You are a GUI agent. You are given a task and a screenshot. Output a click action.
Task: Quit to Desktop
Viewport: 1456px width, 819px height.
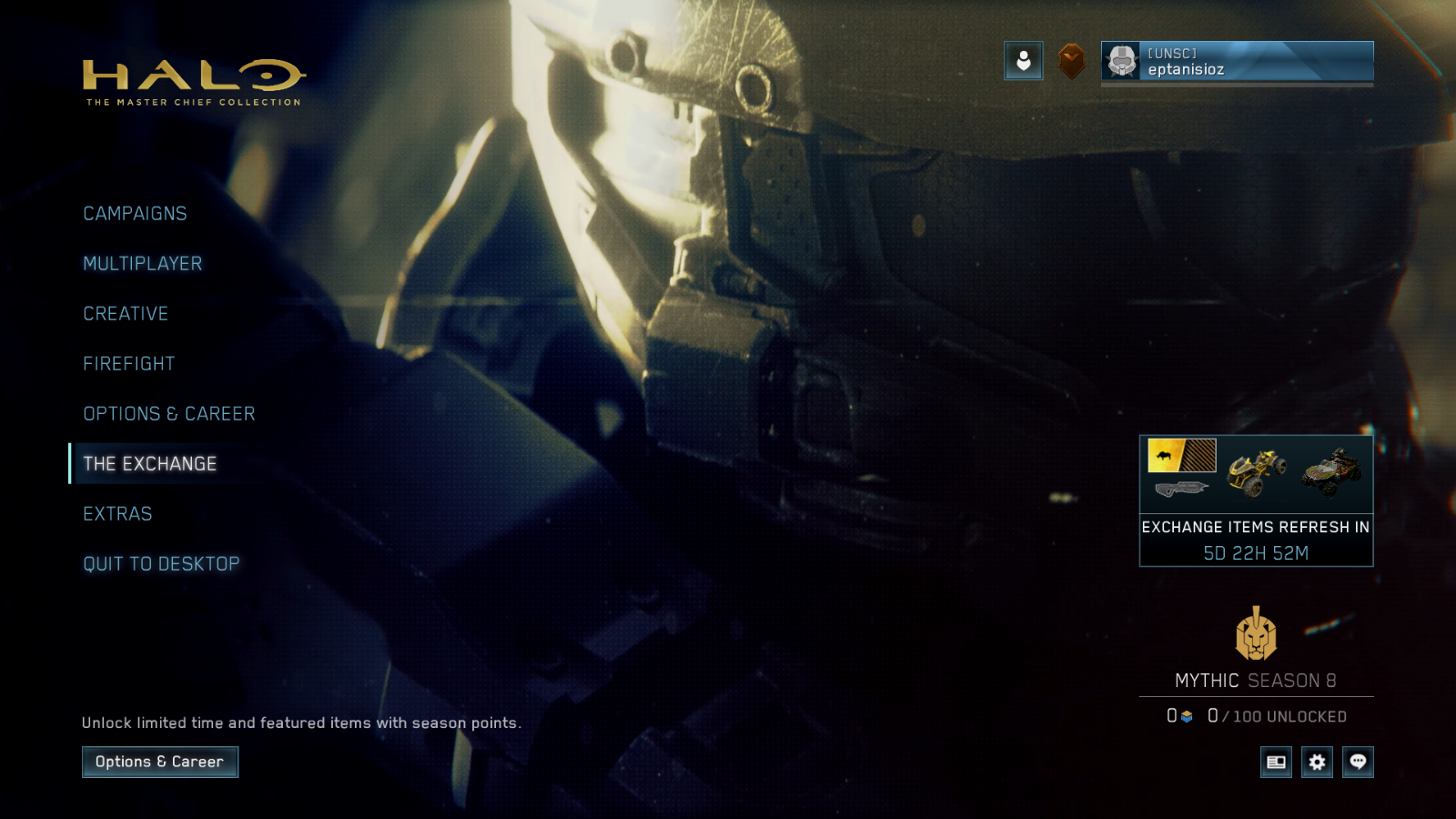(x=161, y=564)
